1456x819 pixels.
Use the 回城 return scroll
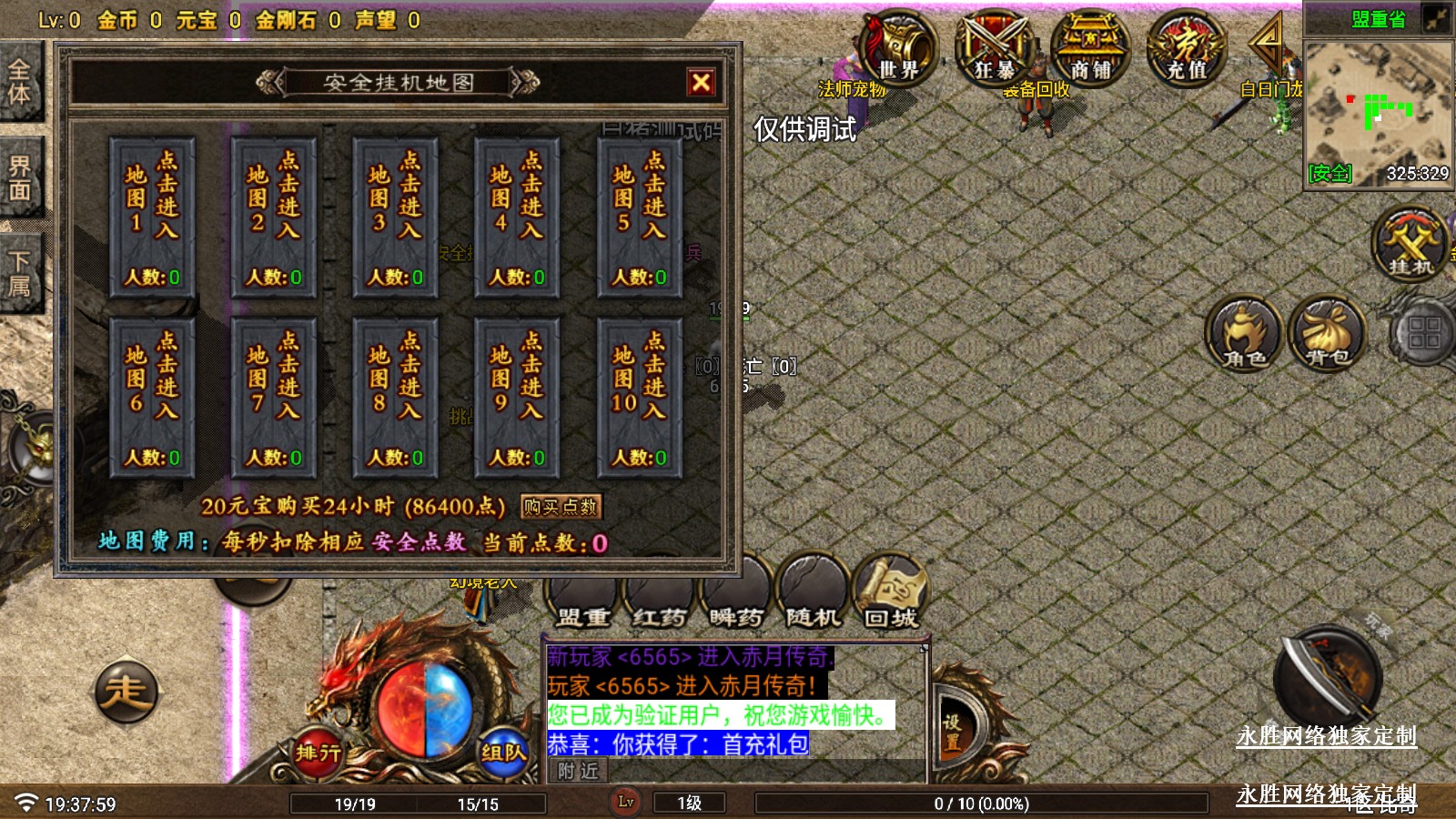(x=890, y=592)
